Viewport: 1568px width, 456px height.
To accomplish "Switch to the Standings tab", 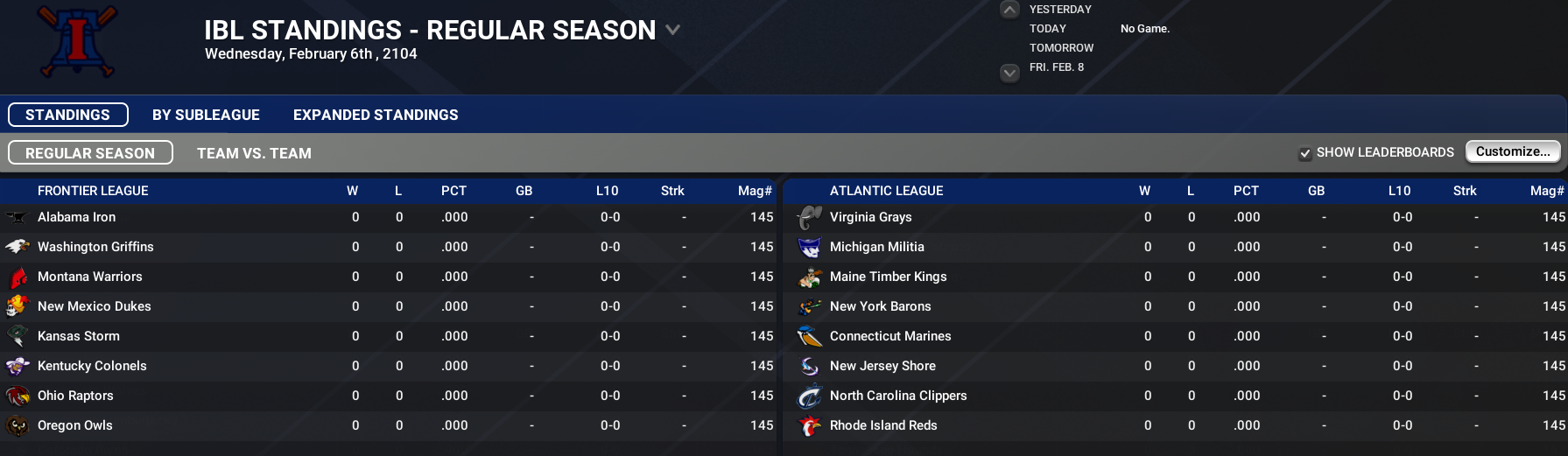I will click(68, 115).
